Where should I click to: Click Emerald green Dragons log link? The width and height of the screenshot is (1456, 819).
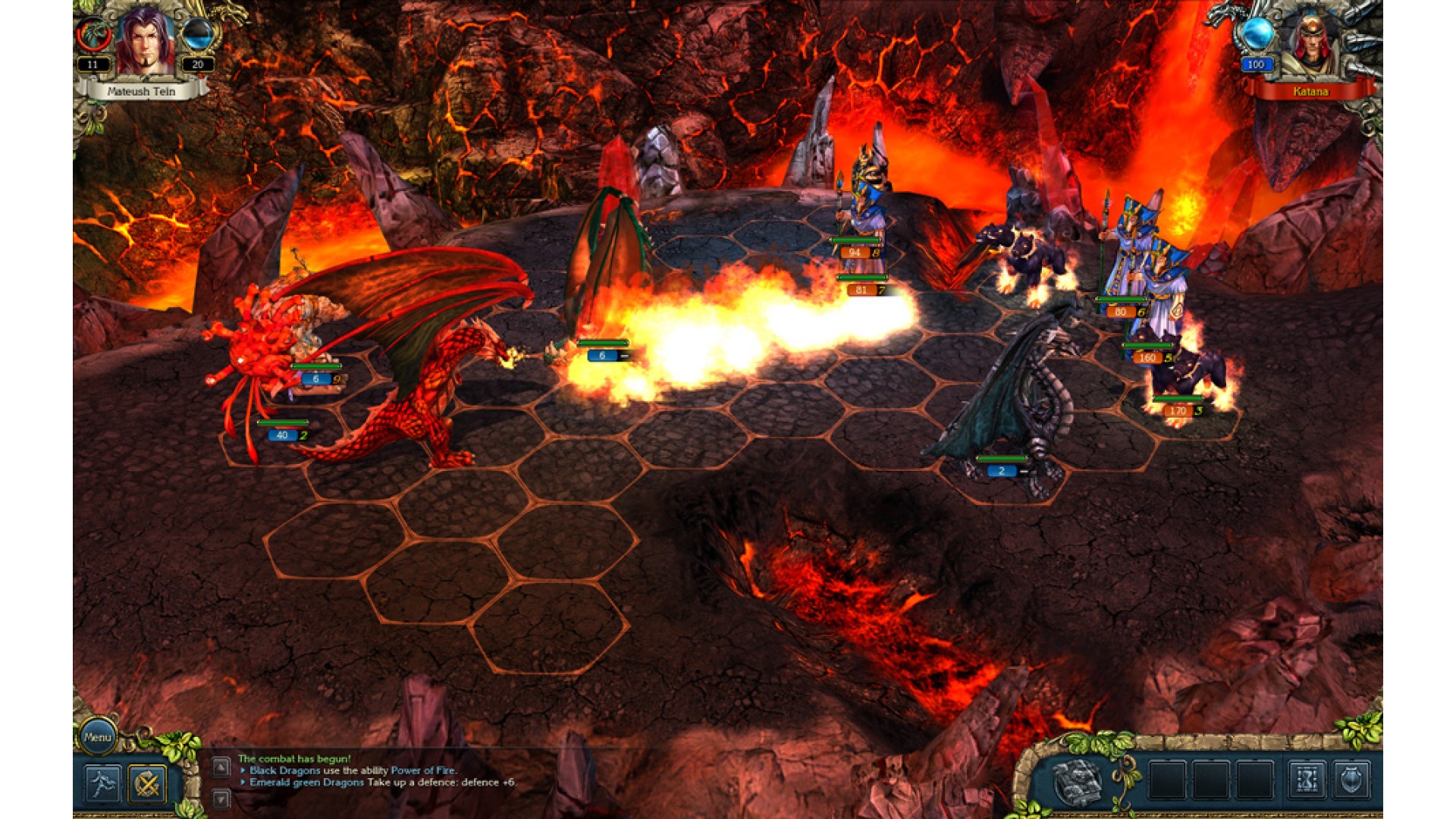tap(306, 783)
